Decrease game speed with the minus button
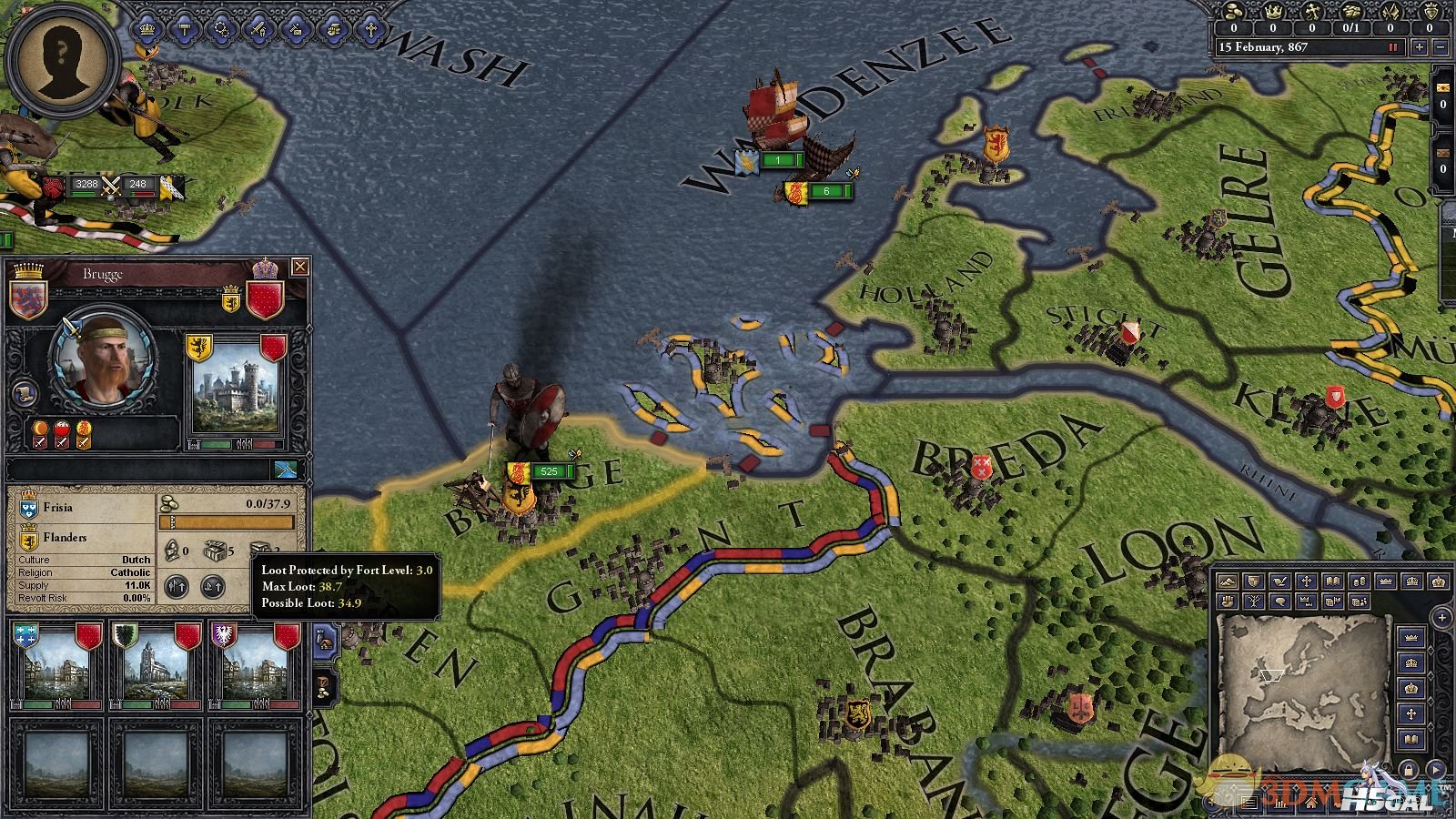The image size is (1456, 819). (1441, 47)
